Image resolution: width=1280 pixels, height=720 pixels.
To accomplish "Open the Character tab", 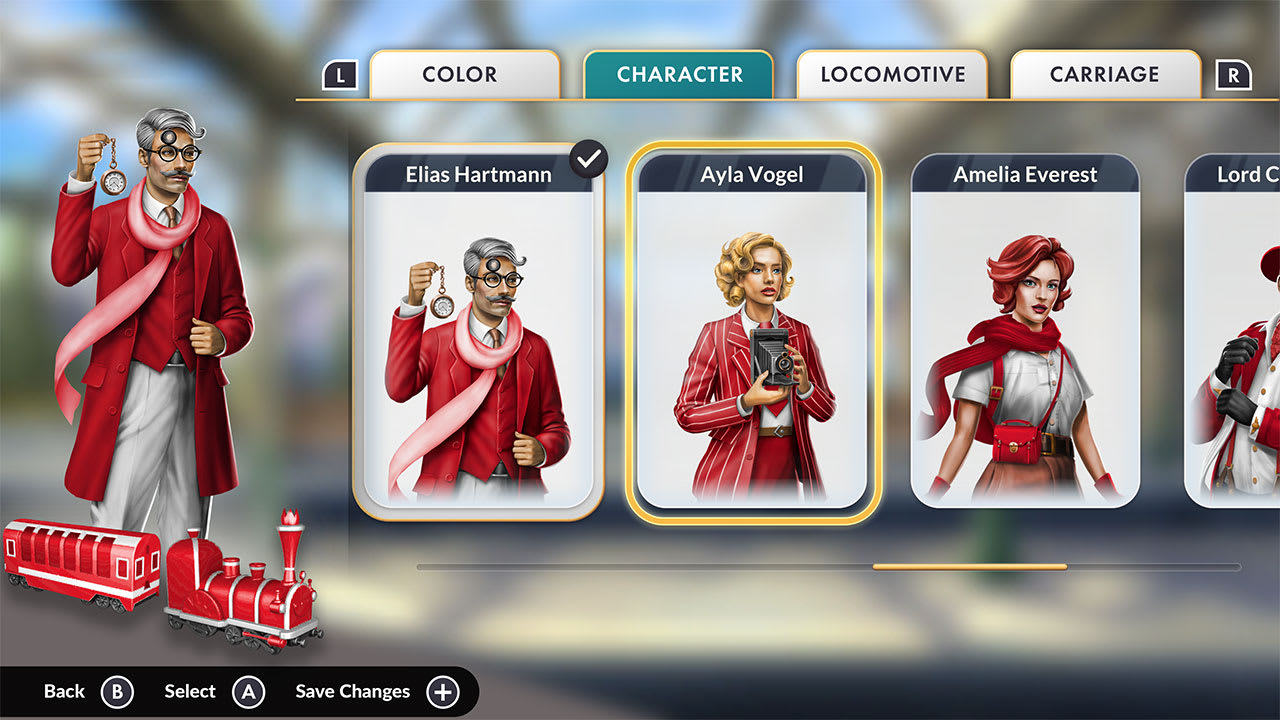I will pyautogui.click(x=679, y=75).
